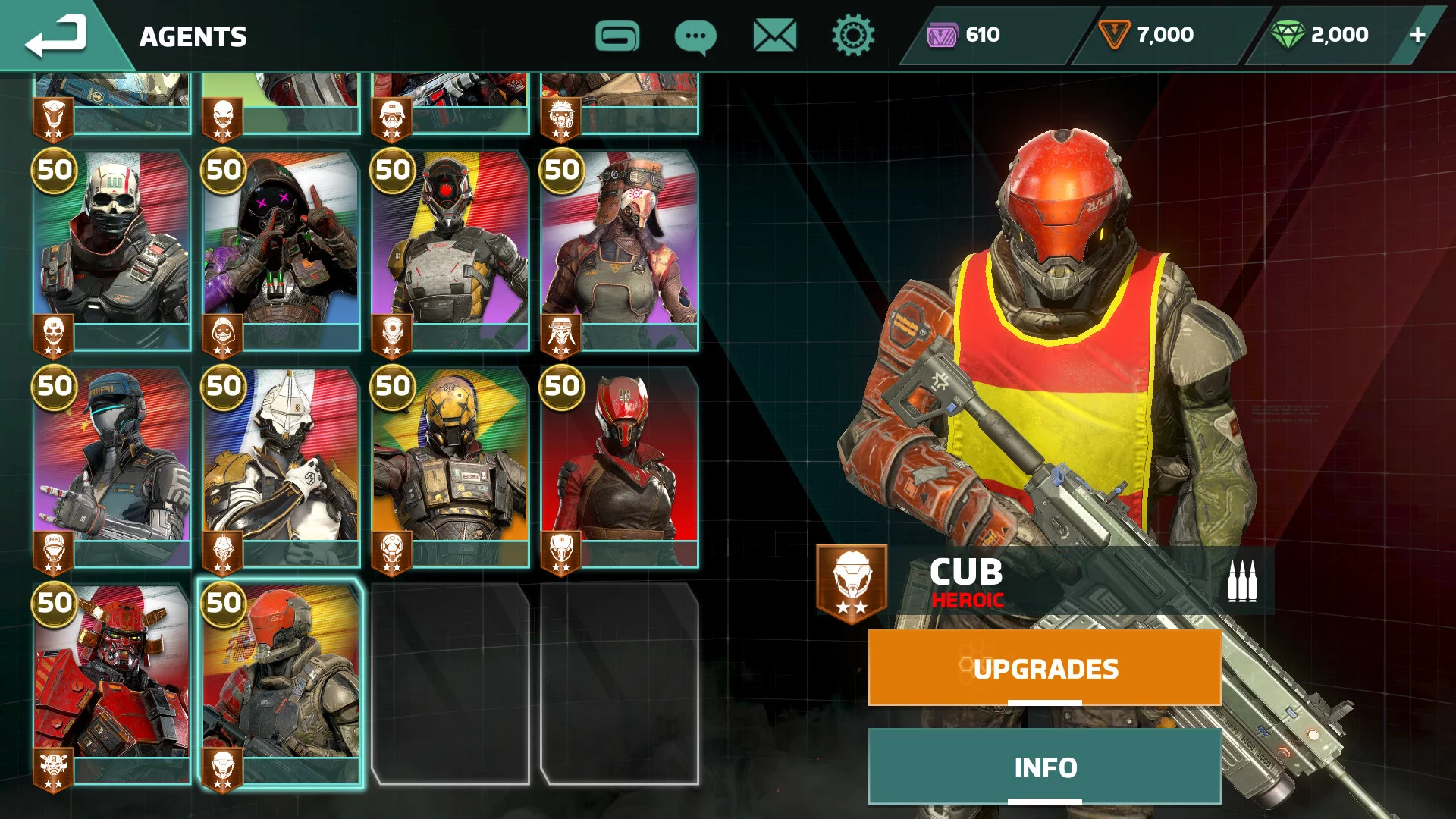Select the skull-masked agent card

[112, 250]
